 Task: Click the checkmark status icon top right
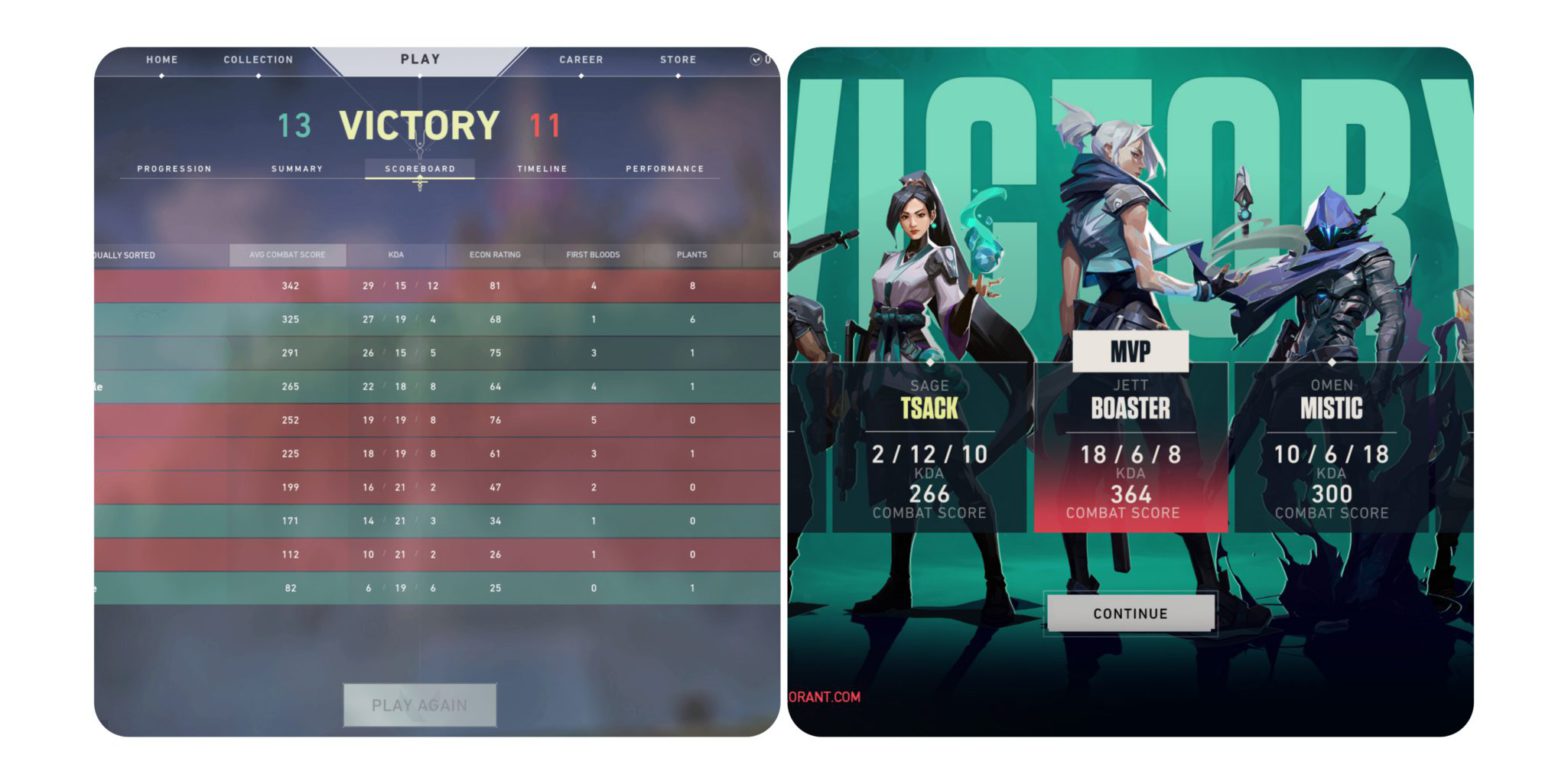tap(754, 58)
